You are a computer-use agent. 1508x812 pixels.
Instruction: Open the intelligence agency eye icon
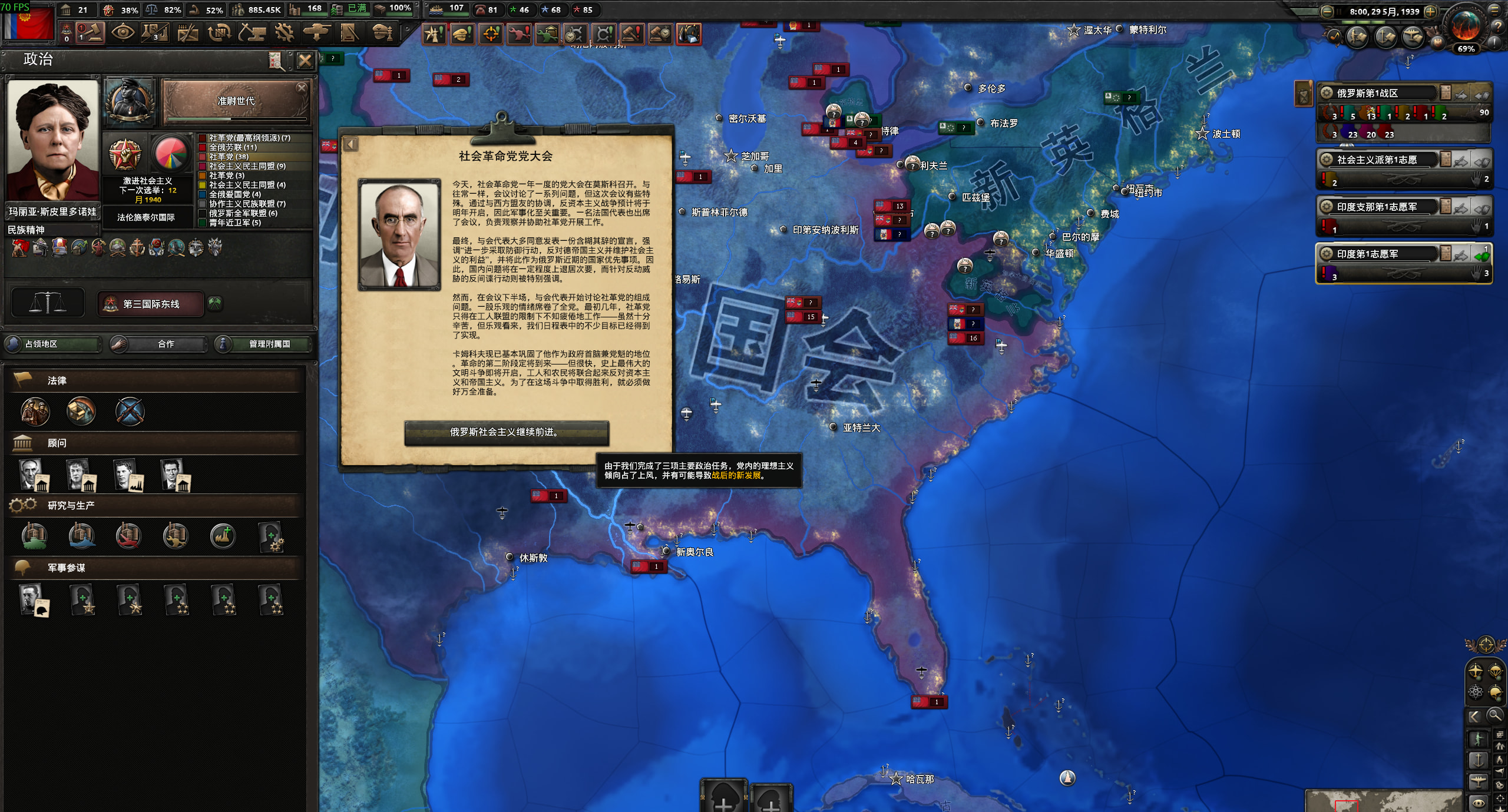pos(123,33)
